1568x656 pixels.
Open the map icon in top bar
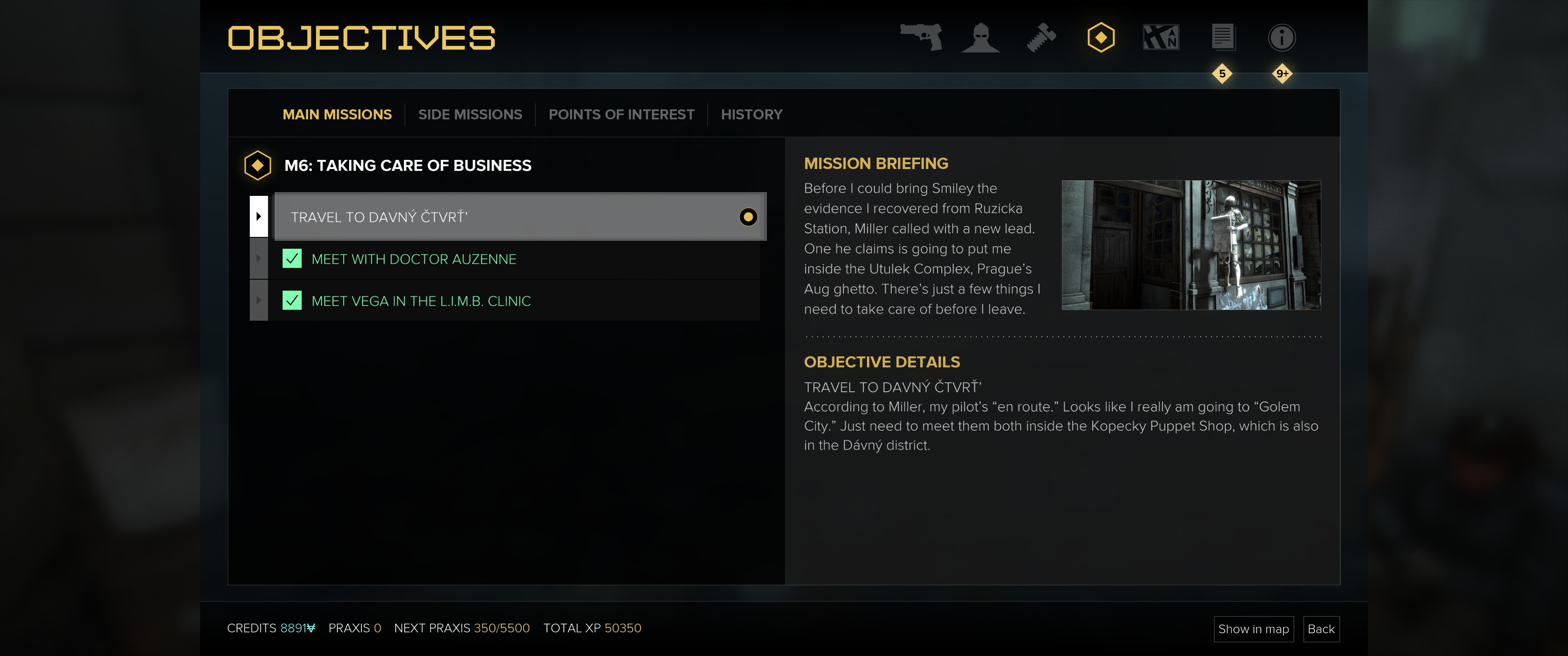tap(1161, 38)
